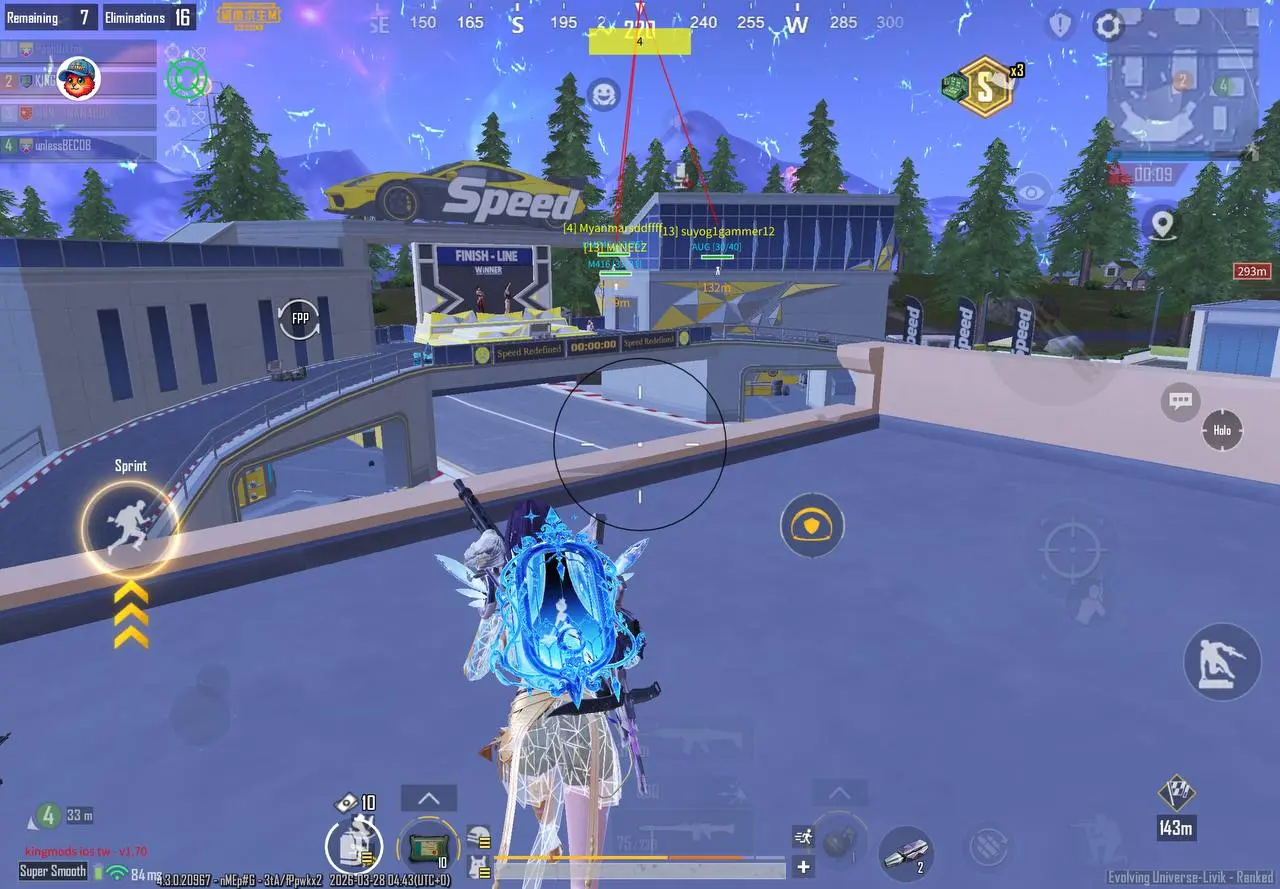The image size is (1280, 889).
Task: Activate the shield boost circle icon
Action: coord(812,526)
